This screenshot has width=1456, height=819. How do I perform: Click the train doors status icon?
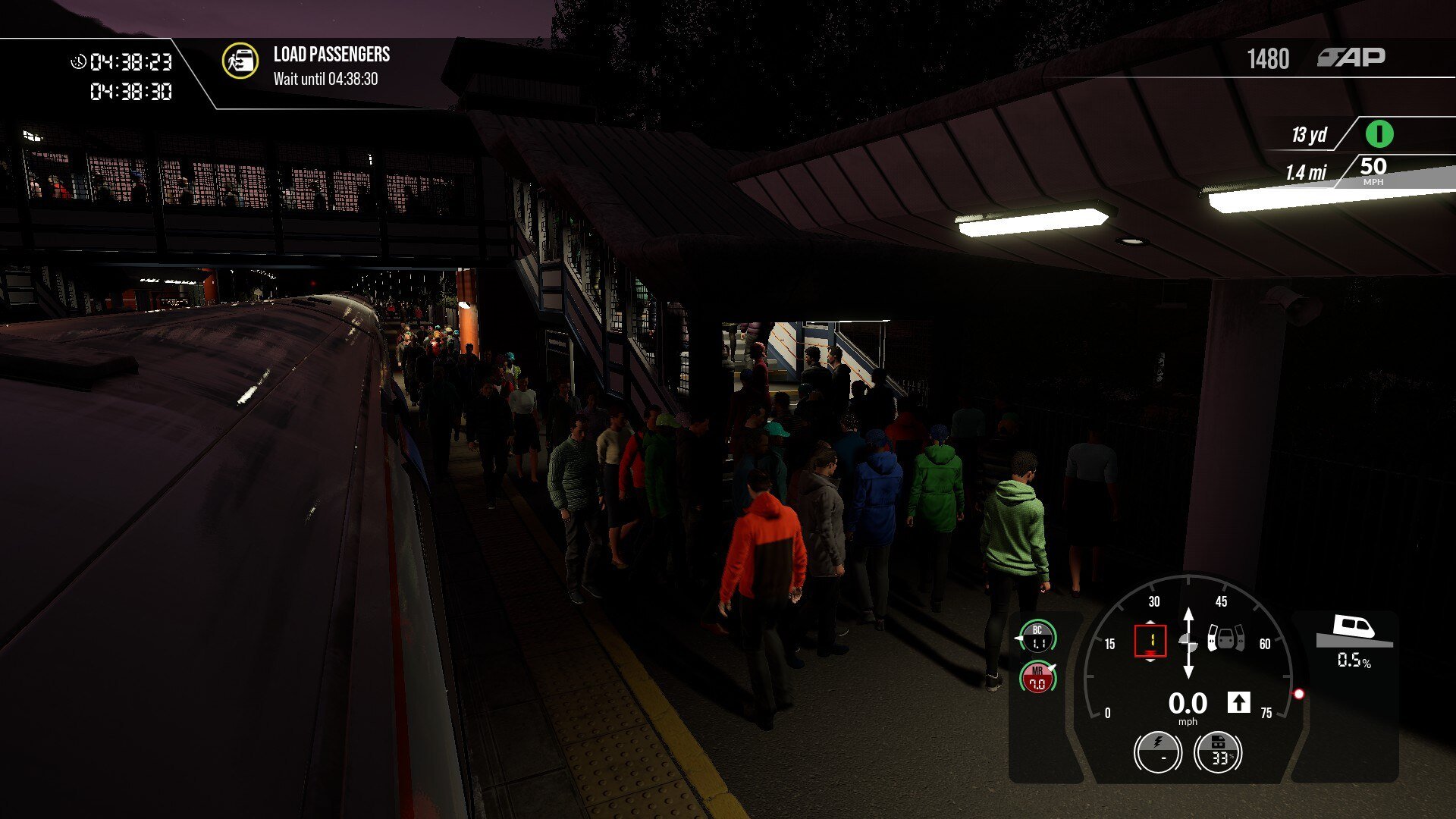(1226, 639)
